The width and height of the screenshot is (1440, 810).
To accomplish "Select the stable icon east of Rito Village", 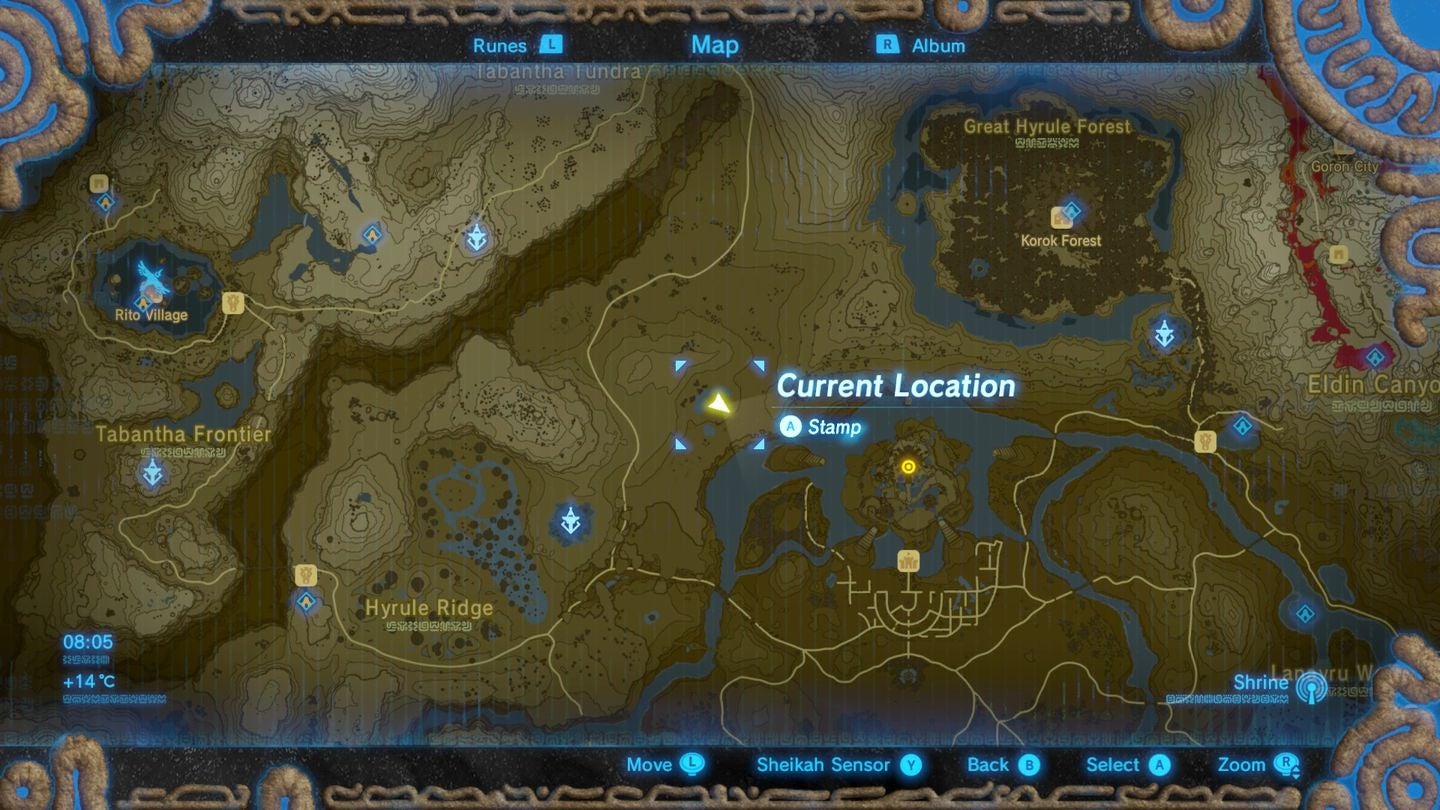I will coord(233,304).
